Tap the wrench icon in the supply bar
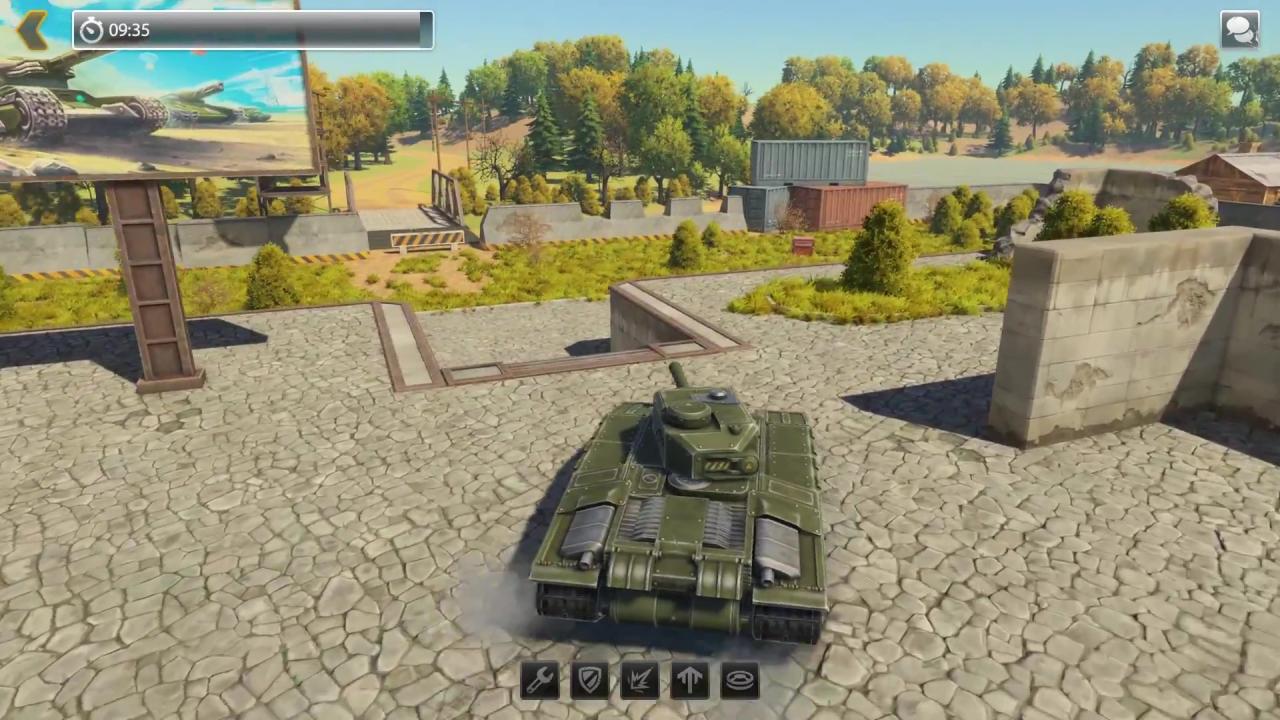Screen dimensions: 1280x720 540,680
